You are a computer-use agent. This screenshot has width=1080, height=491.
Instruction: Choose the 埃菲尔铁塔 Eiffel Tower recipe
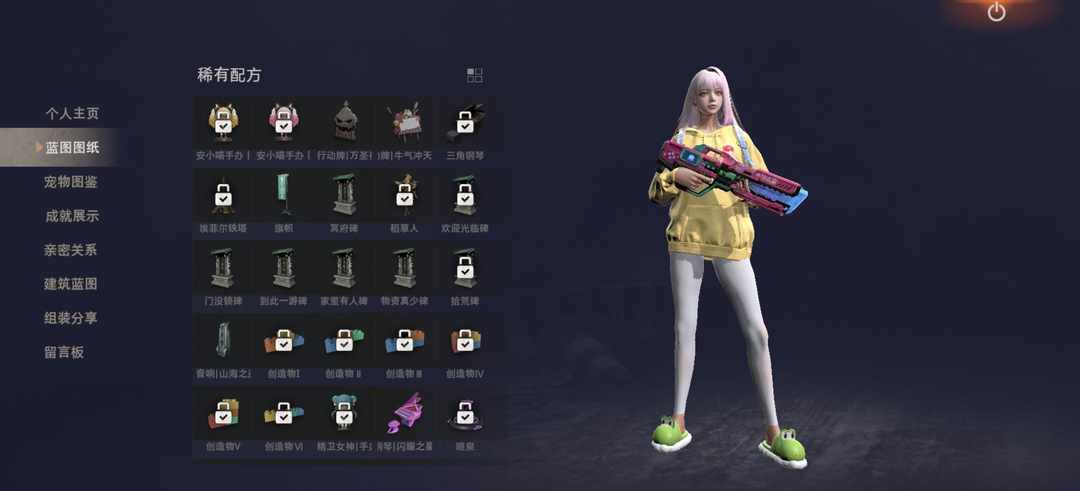(223, 197)
